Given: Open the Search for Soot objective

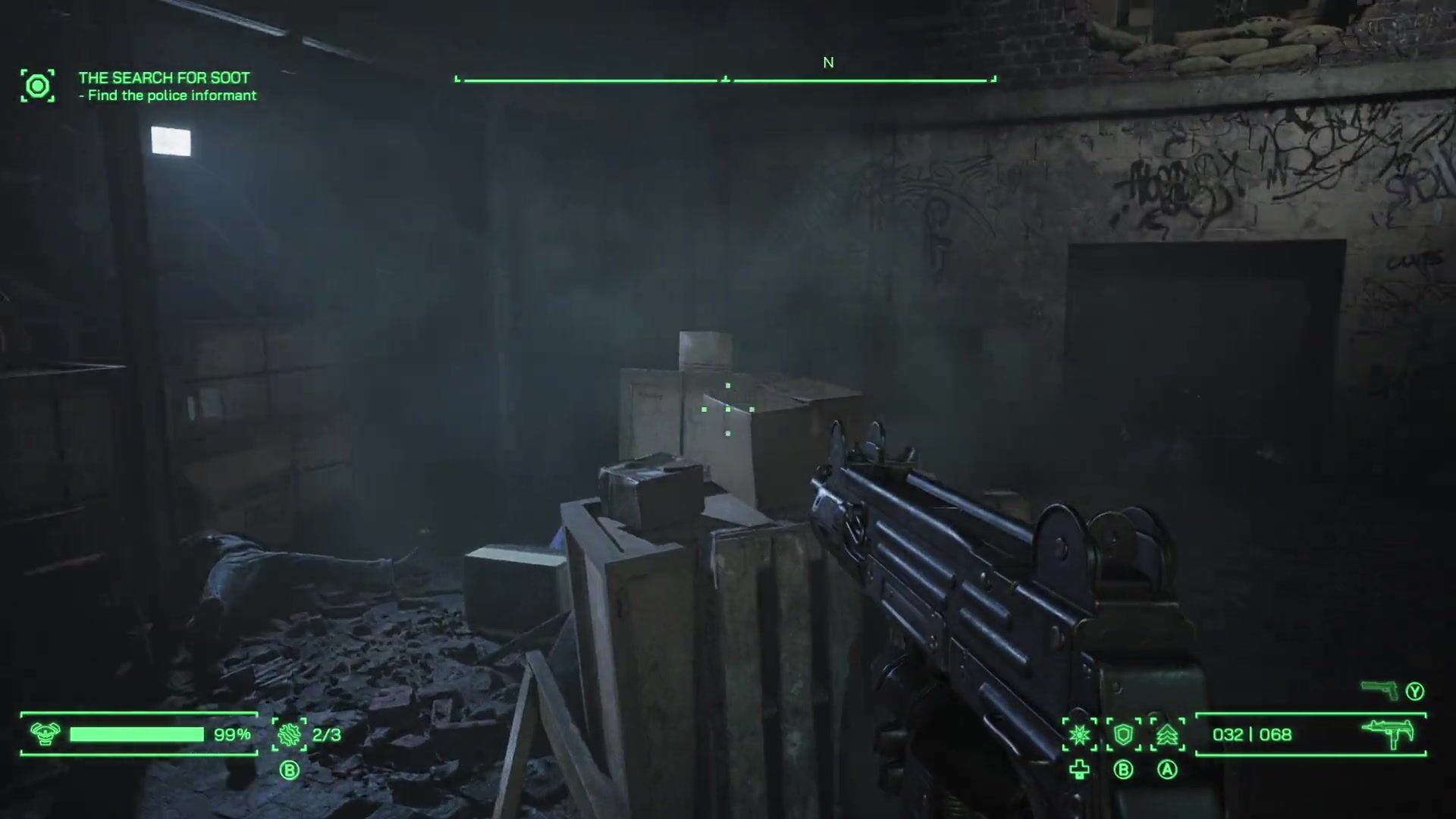Looking at the screenshot, I should (164, 77).
